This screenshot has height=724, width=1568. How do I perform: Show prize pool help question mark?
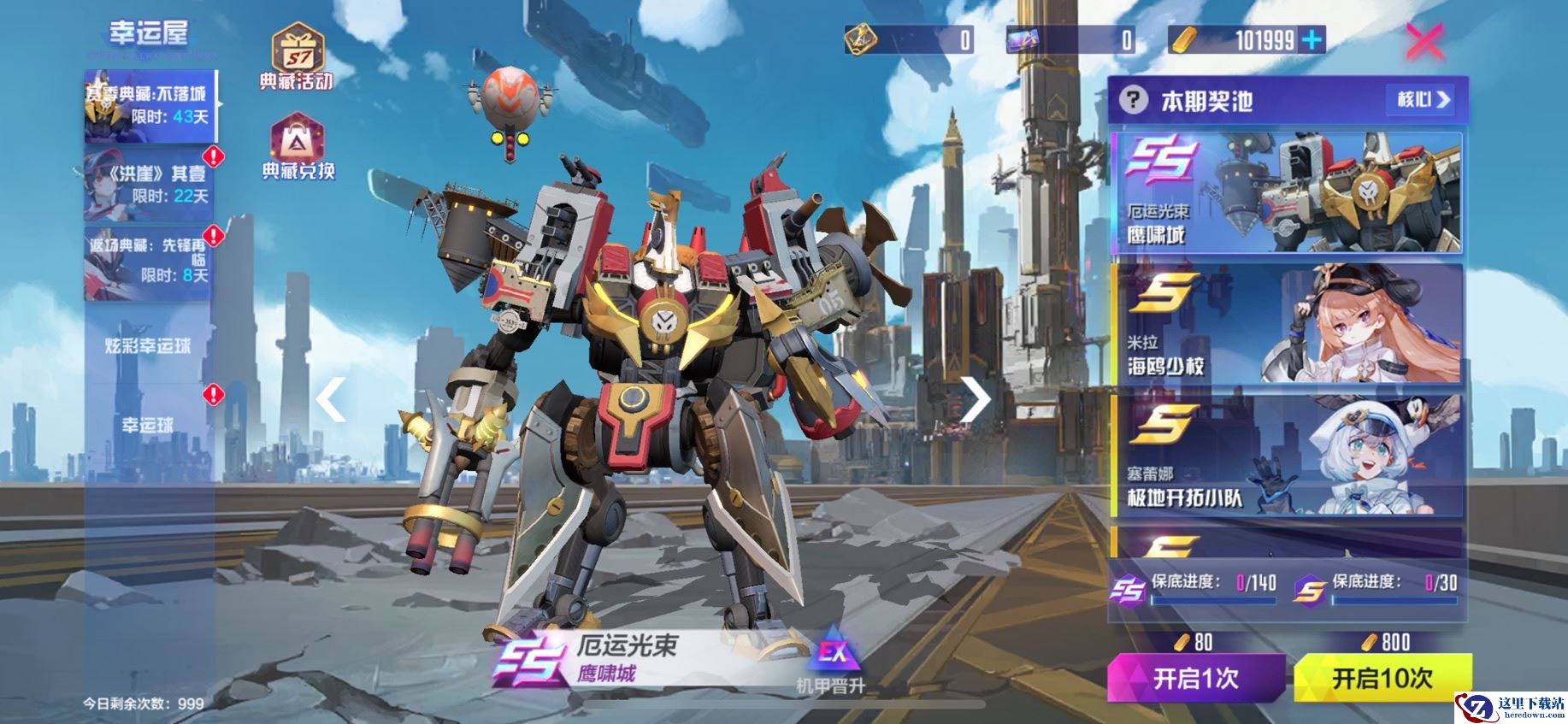[1133, 101]
